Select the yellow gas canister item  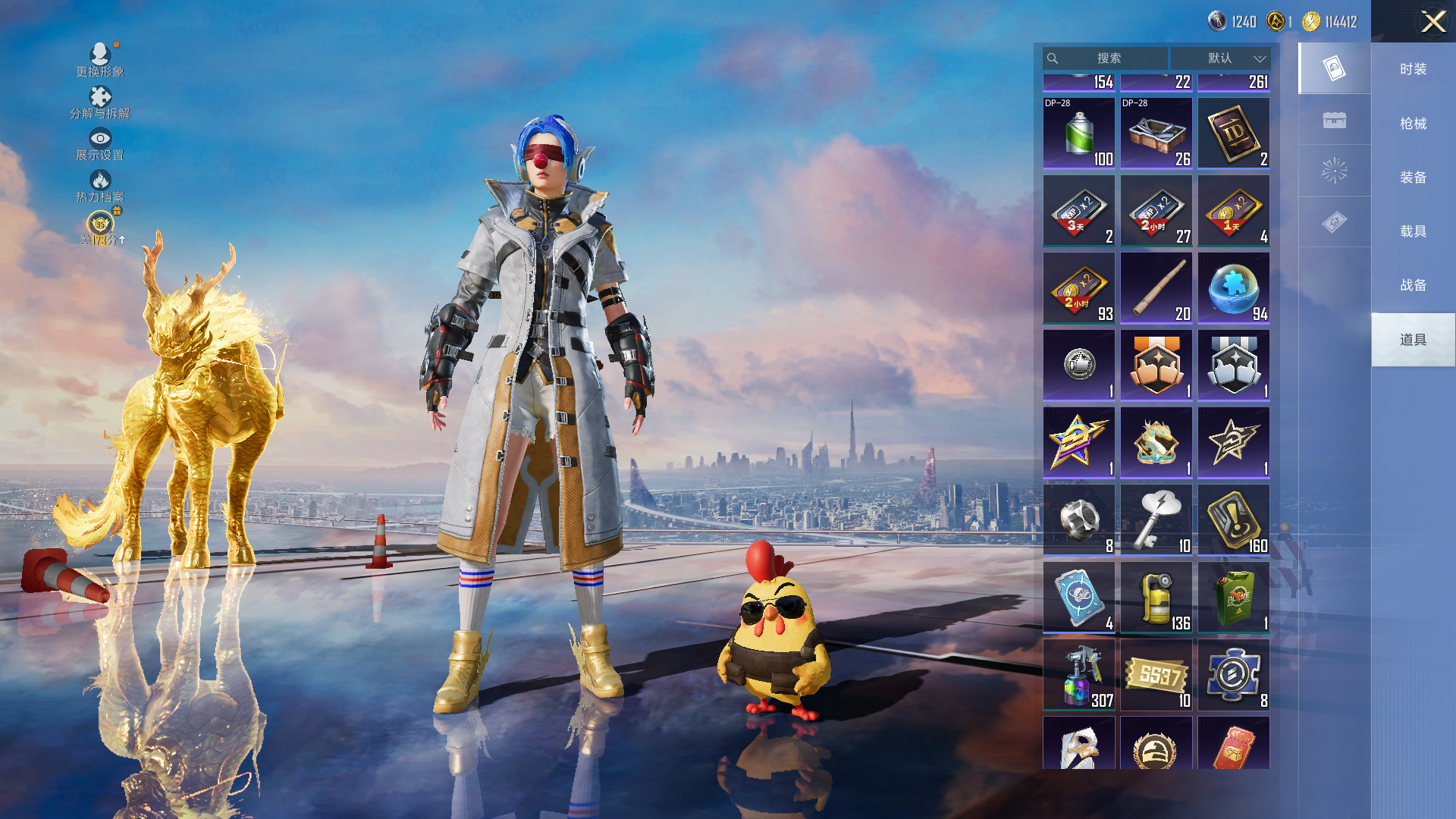pyautogui.click(x=1156, y=598)
